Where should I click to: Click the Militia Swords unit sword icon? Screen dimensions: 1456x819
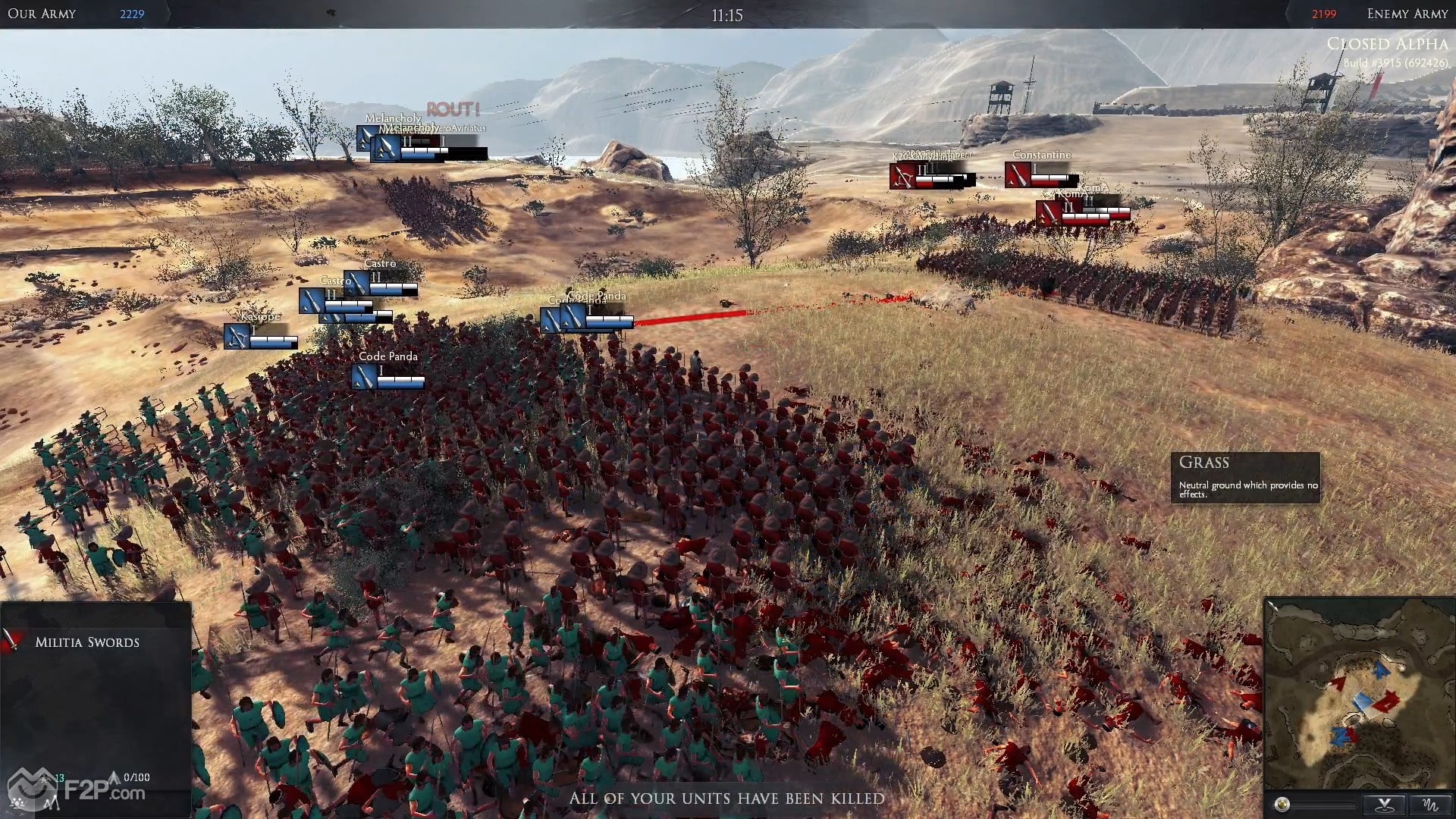coord(12,642)
